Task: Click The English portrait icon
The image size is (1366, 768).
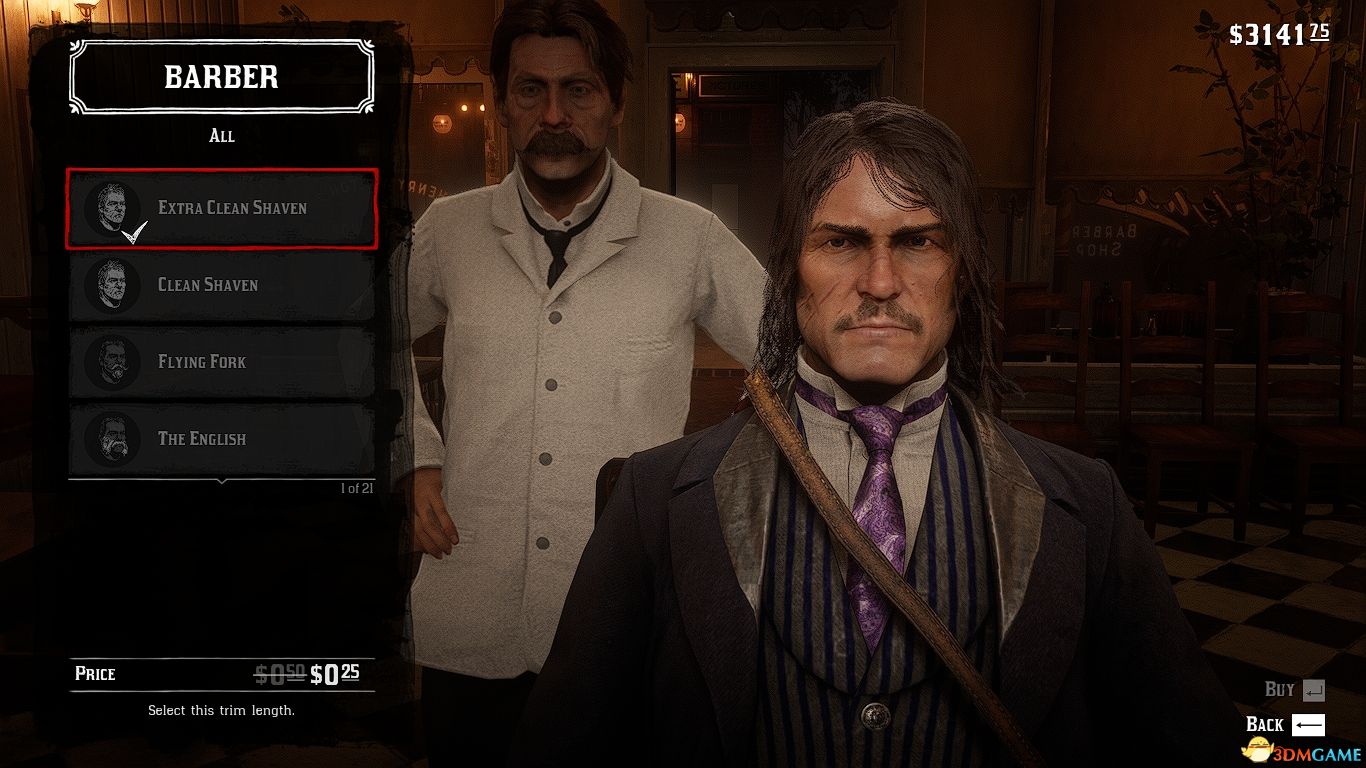Action: [113, 438]
